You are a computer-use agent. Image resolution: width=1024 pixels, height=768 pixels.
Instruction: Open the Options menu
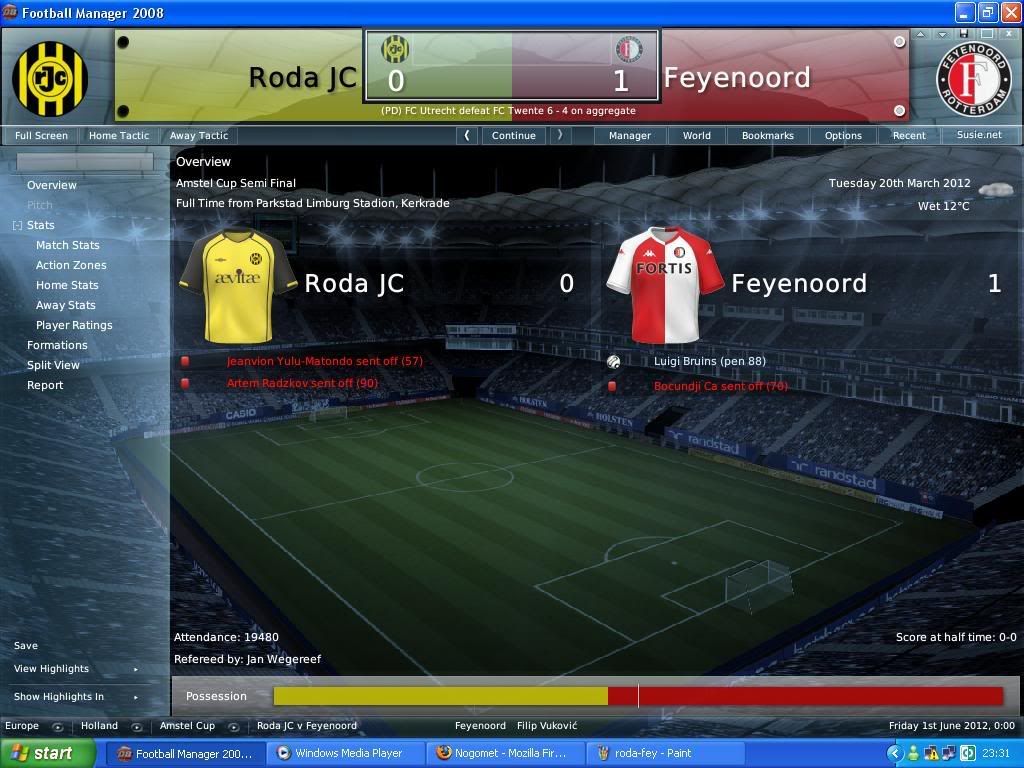843,135
